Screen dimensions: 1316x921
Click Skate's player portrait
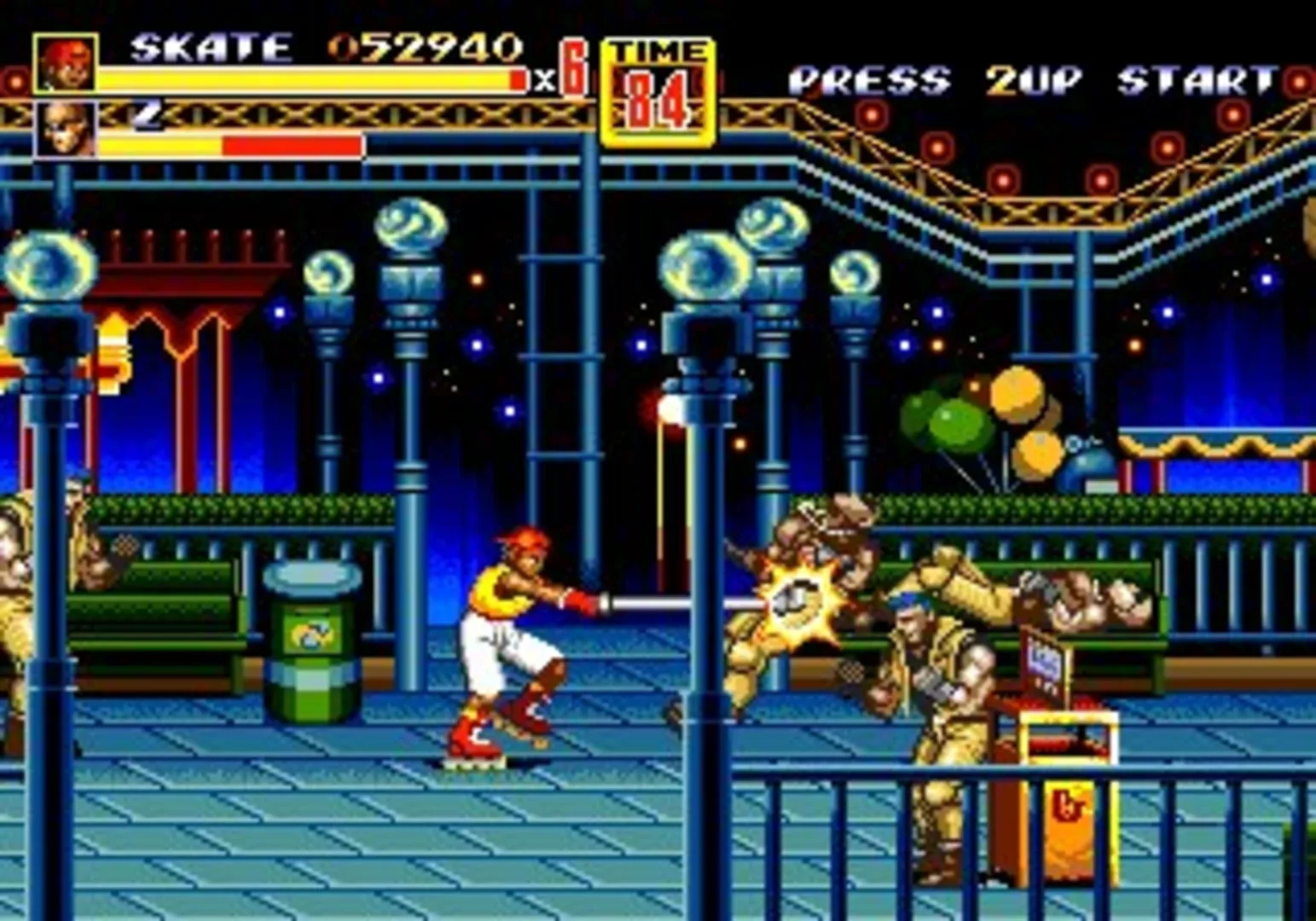[66, 63]
